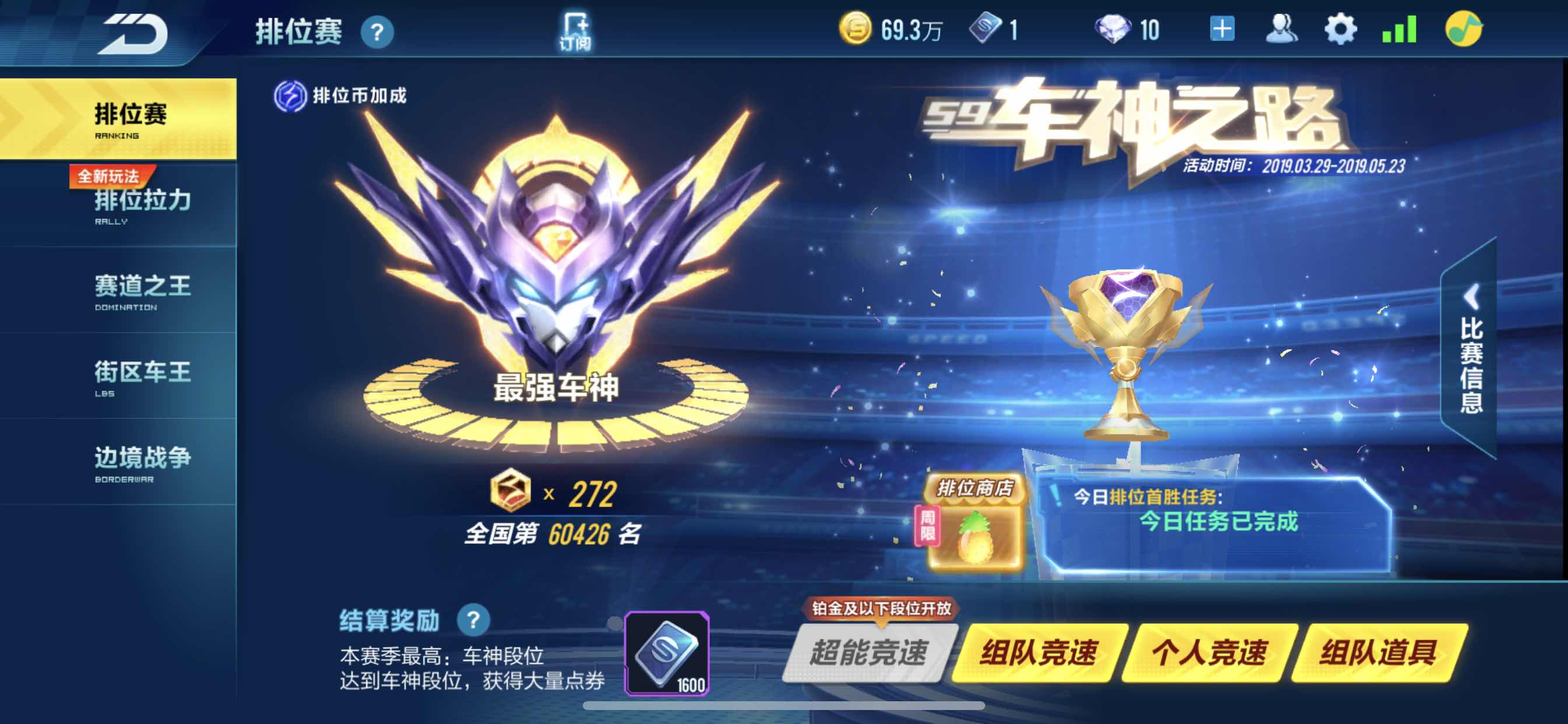Click the help question mark next to 排位赛

pos(379,31)
